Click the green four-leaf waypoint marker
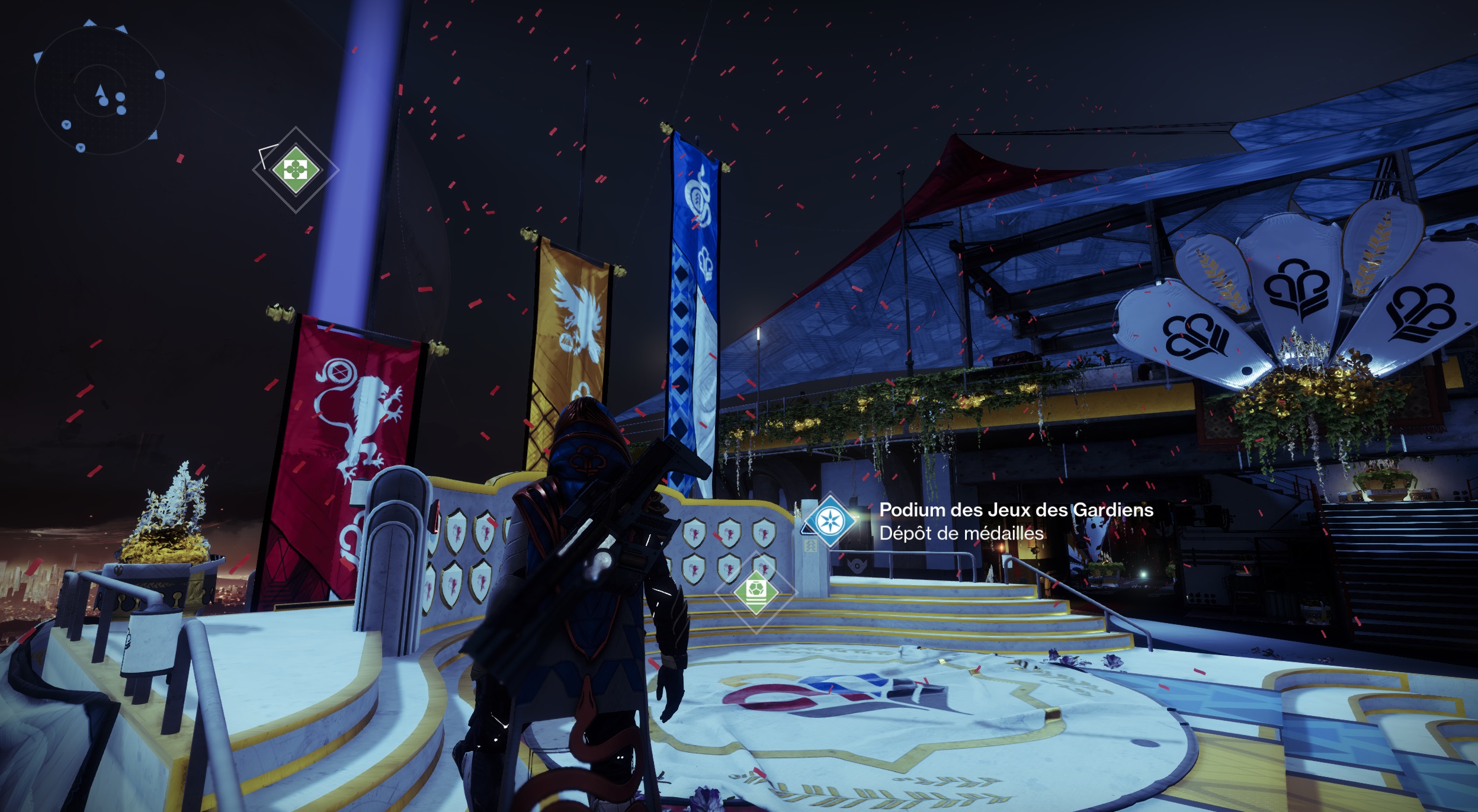 point(296,170)
